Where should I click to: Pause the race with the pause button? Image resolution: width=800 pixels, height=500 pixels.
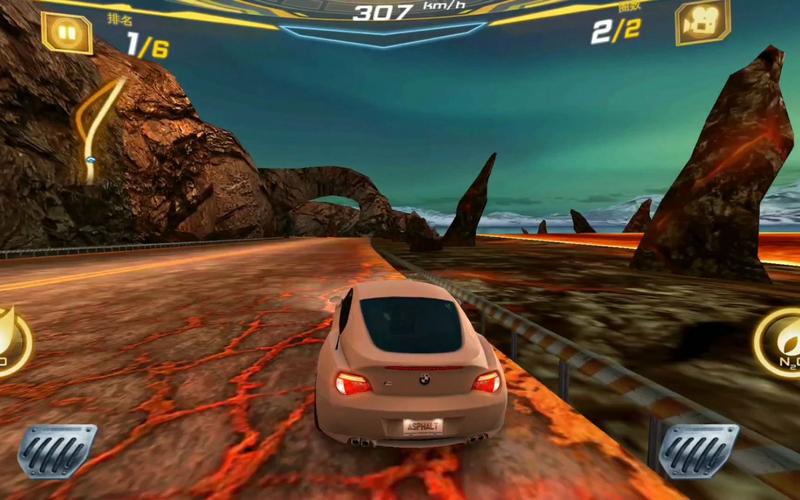(x=66, y=32)
